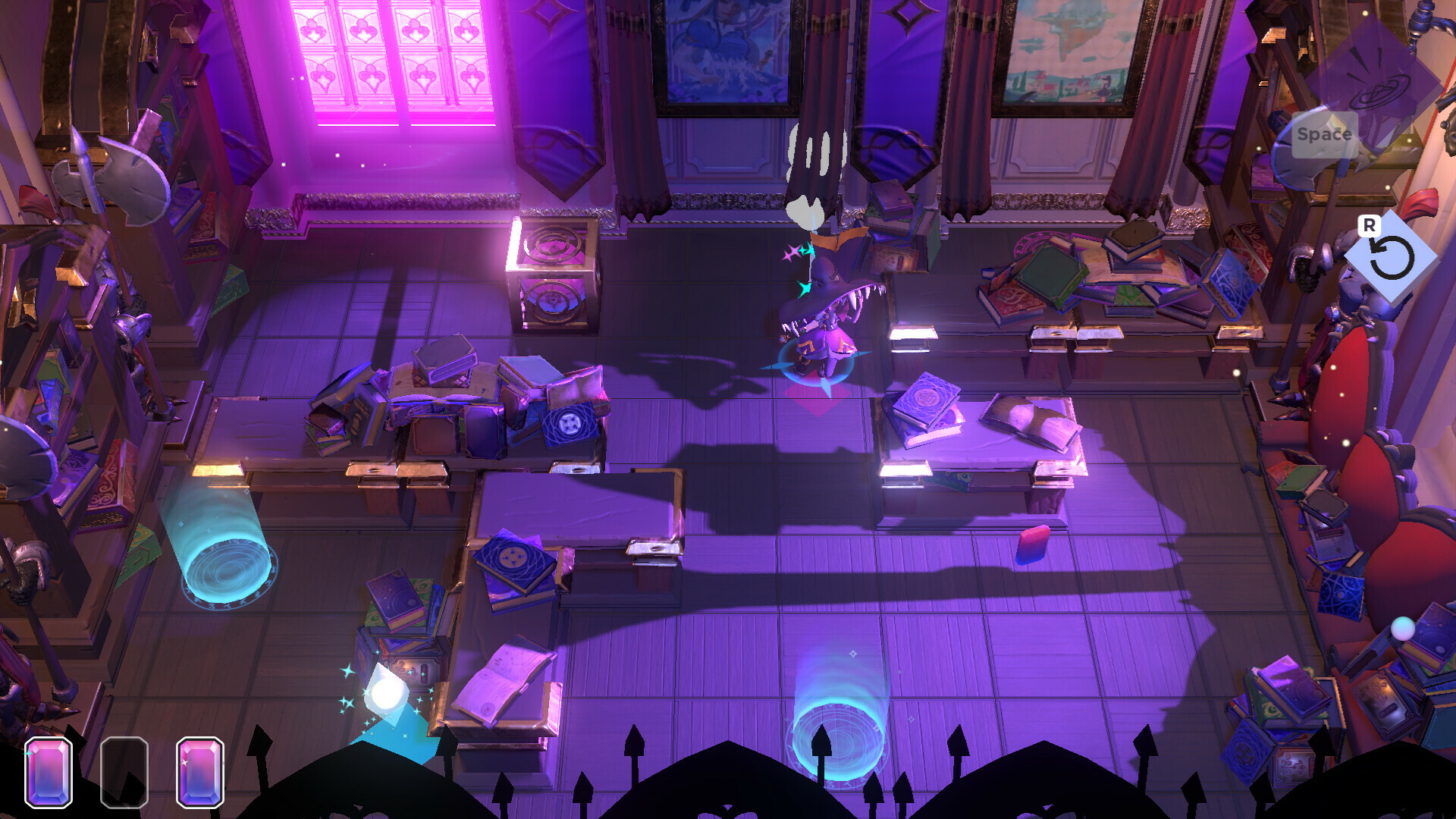Screen dimensions: 1456x819
Task: Select the R restart icon
Action: (x=1393, y=257)
